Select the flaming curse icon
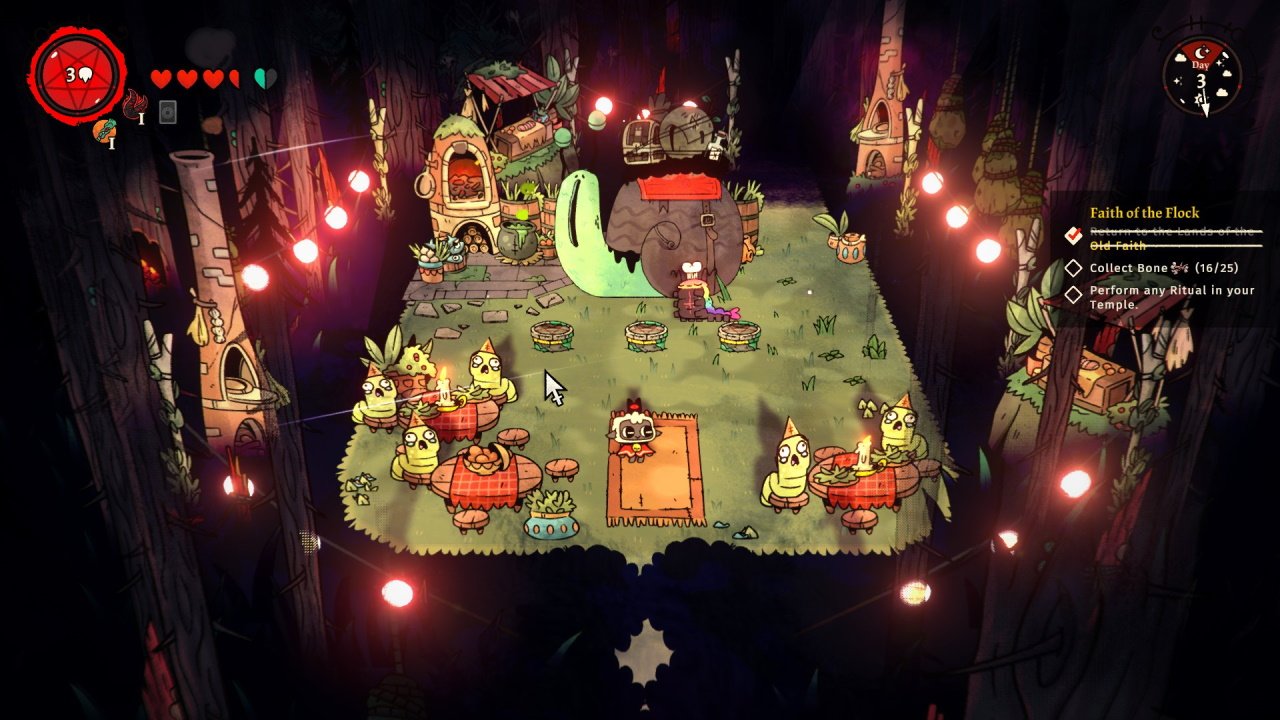 134,101
